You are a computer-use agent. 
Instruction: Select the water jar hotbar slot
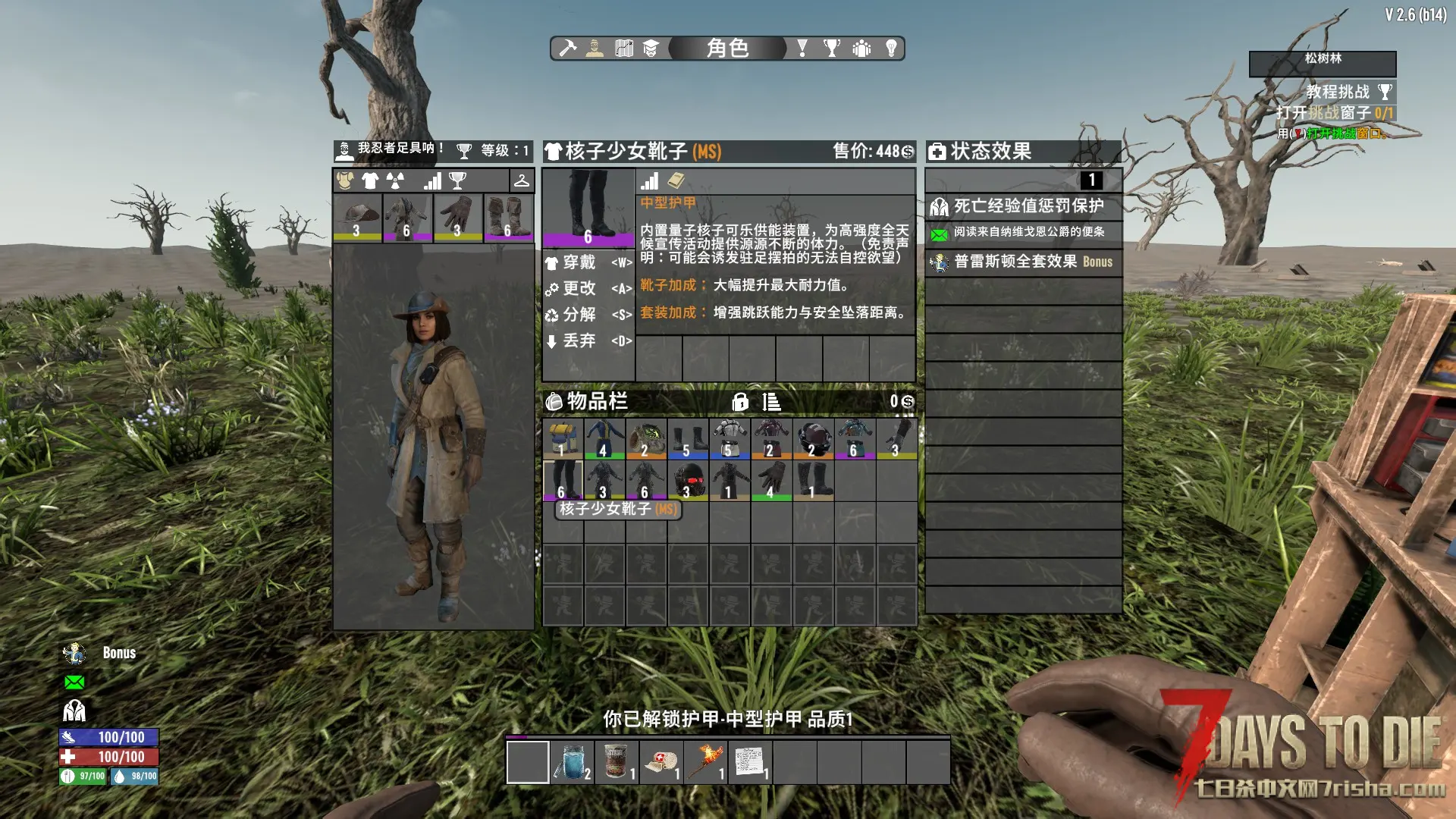click(572, 761)
